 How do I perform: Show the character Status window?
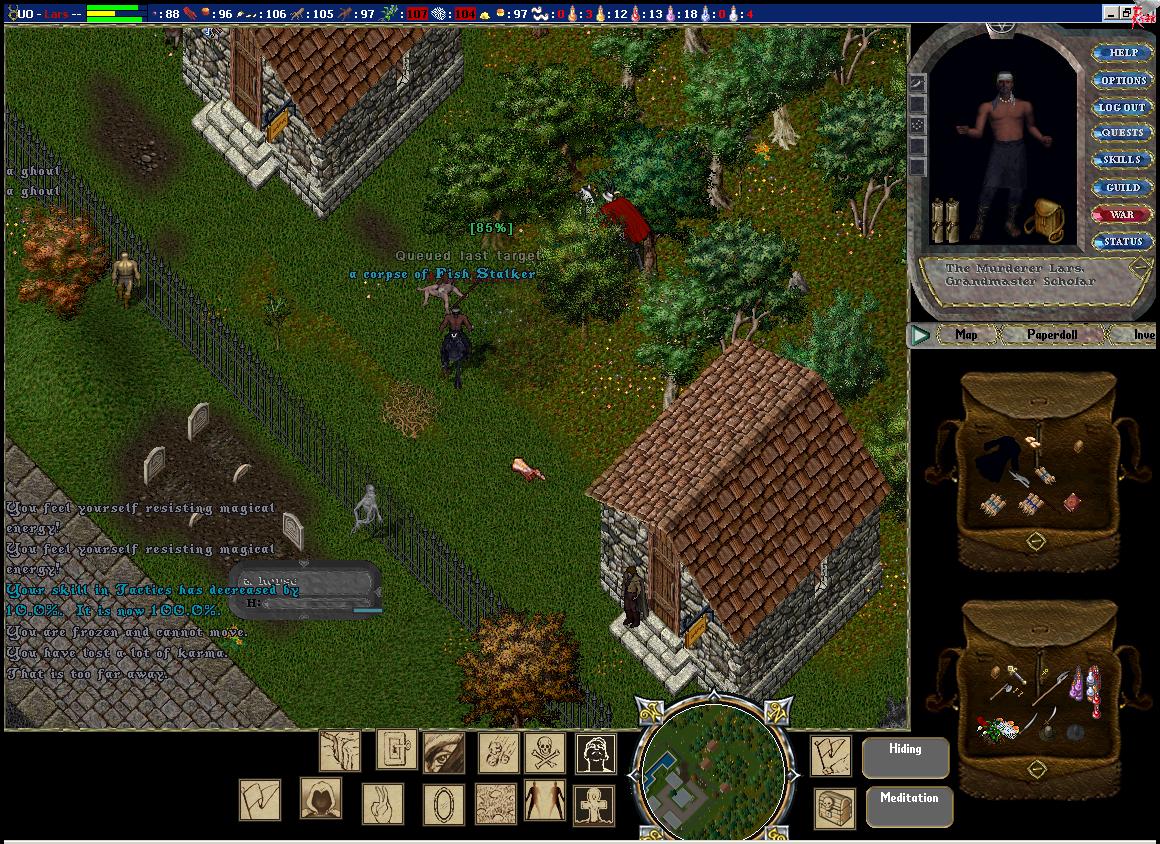[1122, 241]
